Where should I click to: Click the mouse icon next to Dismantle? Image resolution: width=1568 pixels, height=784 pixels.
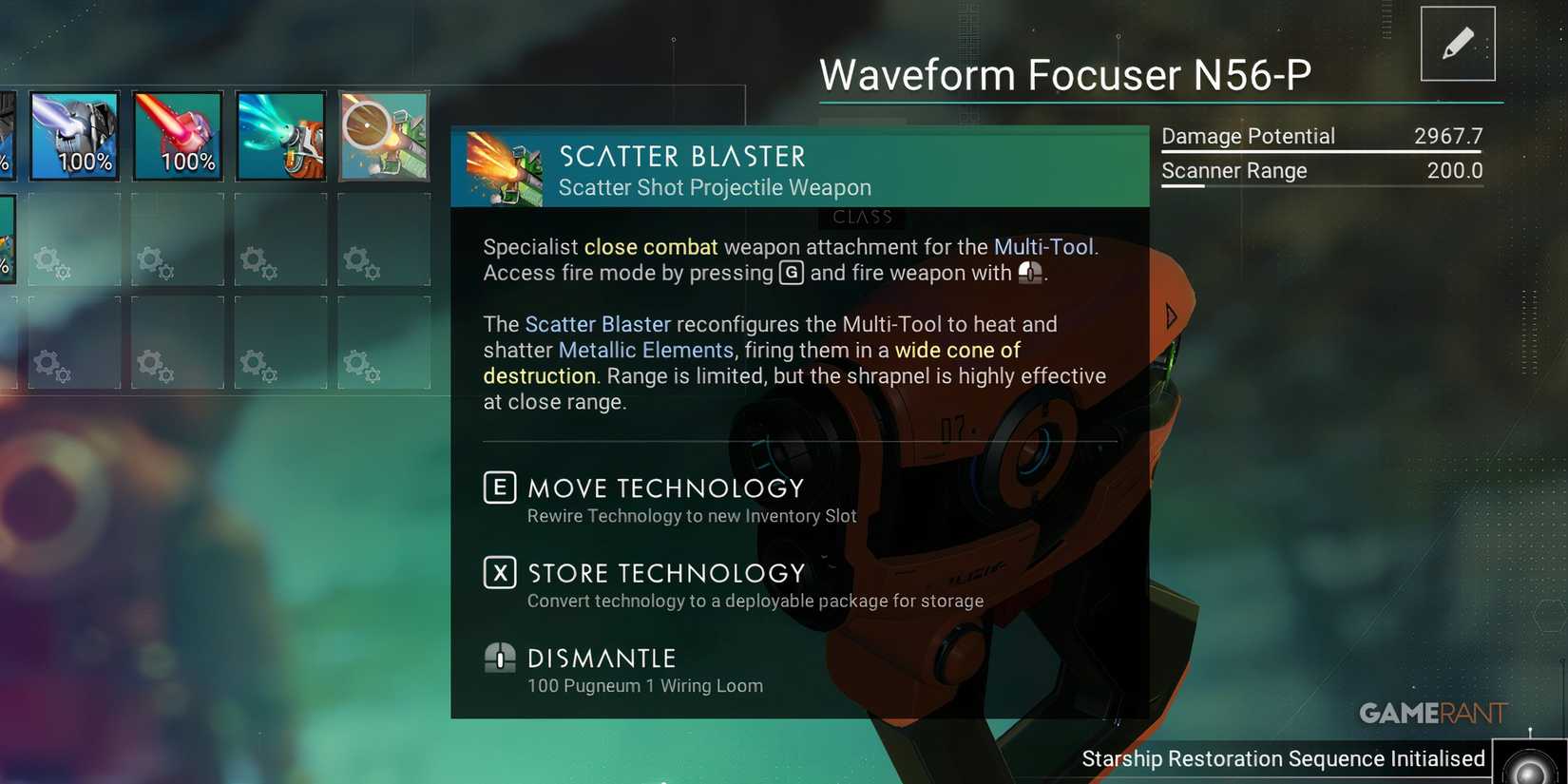(499, 660)
